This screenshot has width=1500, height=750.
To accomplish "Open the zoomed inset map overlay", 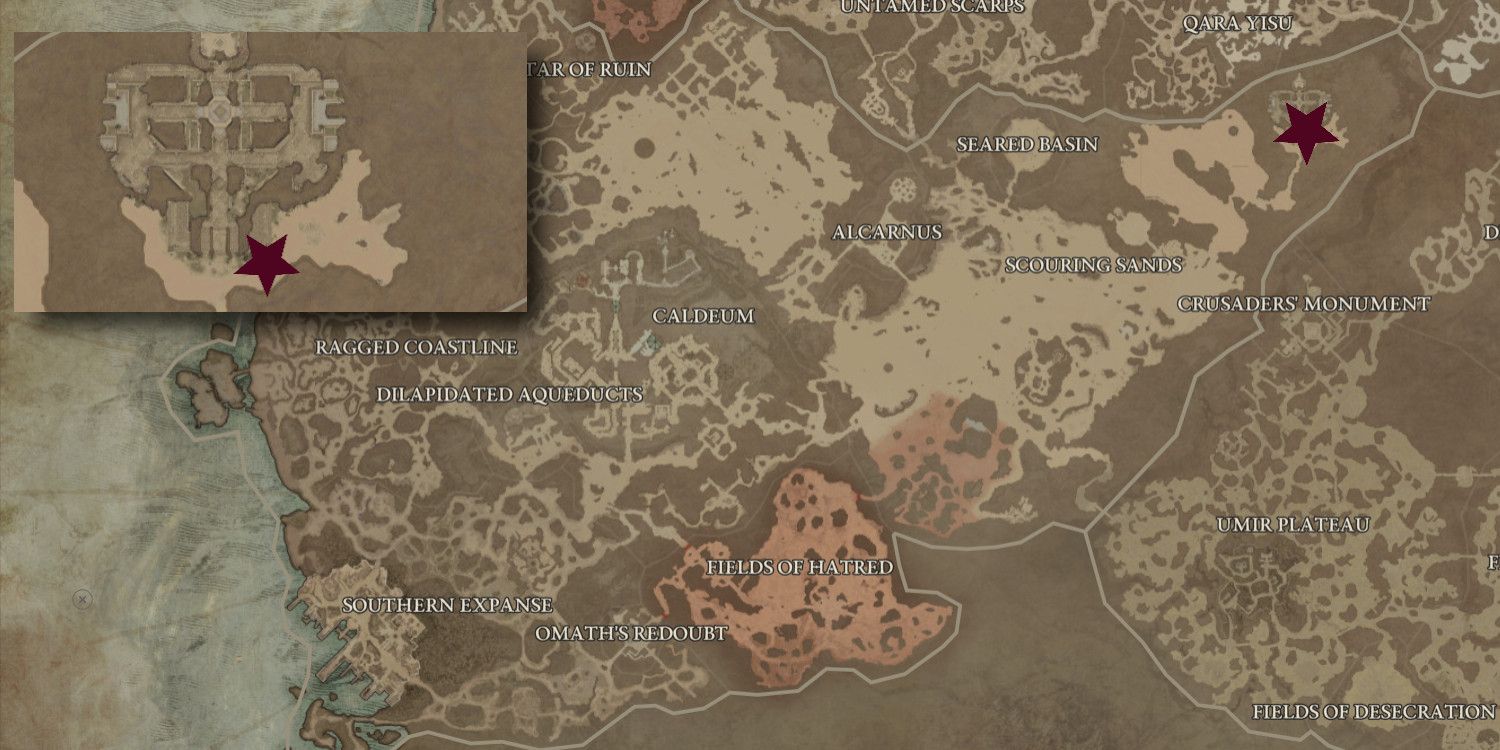I will [272, 172].
